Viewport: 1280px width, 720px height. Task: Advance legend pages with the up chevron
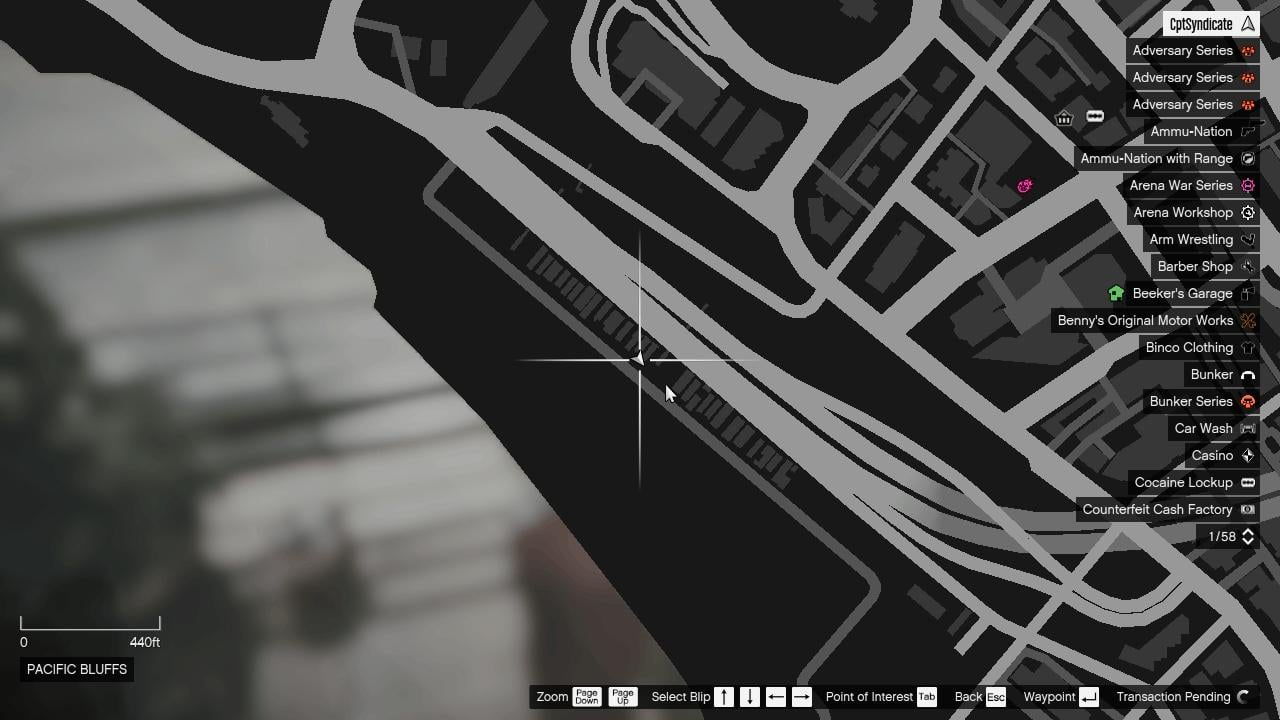coord(1249,532)
